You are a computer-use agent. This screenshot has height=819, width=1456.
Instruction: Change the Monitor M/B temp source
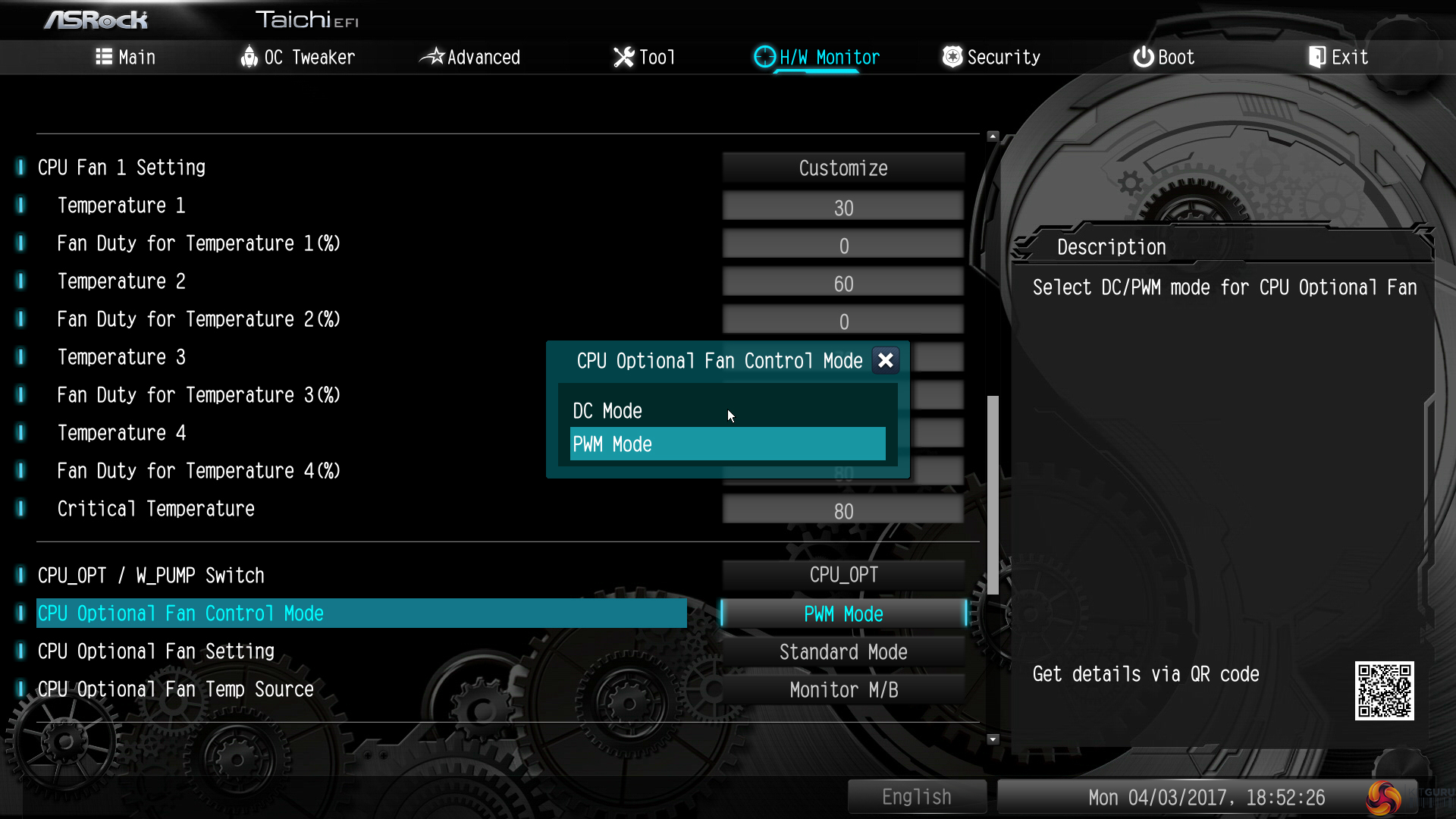[843, 690]
